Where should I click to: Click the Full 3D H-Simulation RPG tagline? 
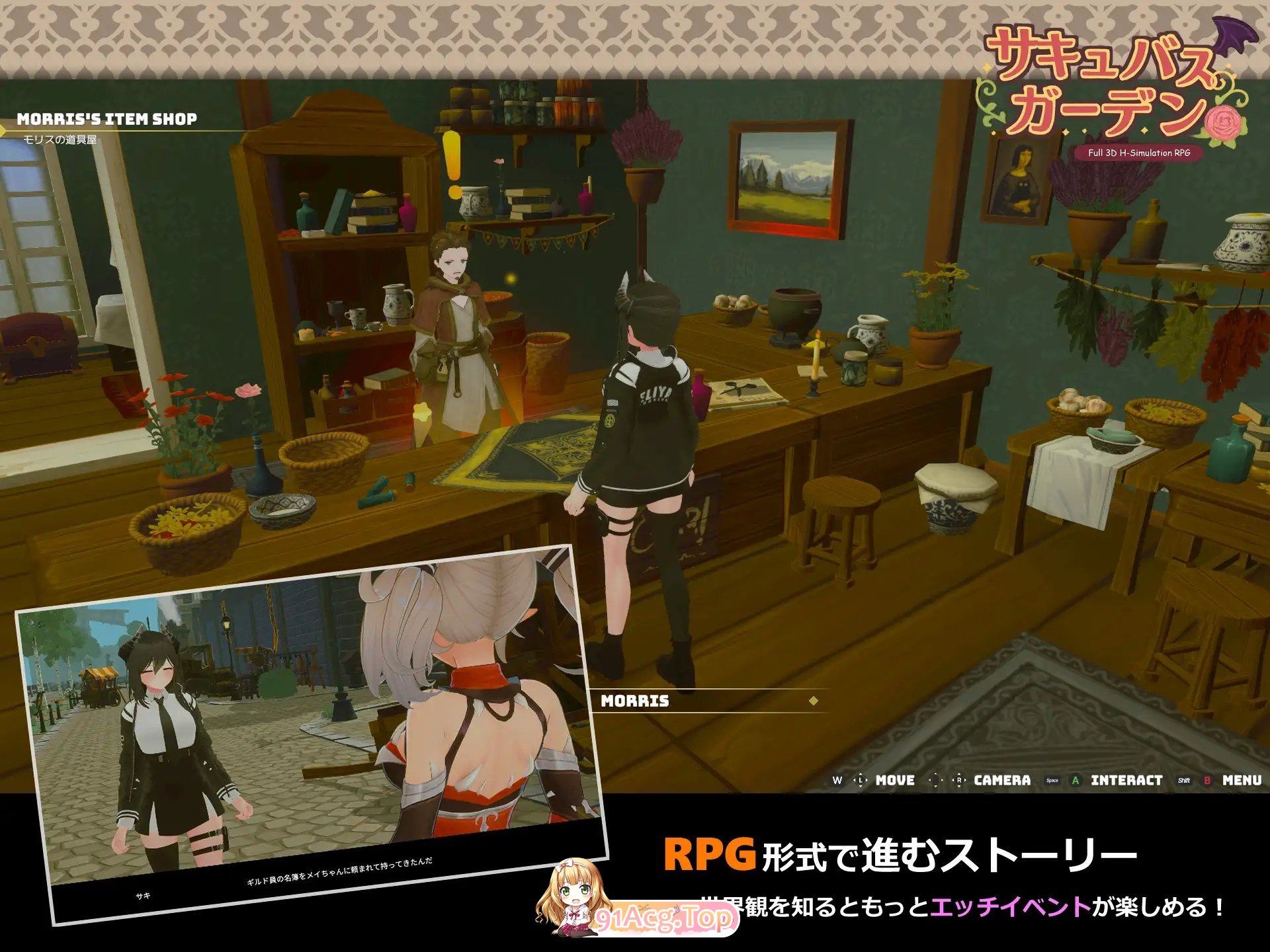point(1139,154)
